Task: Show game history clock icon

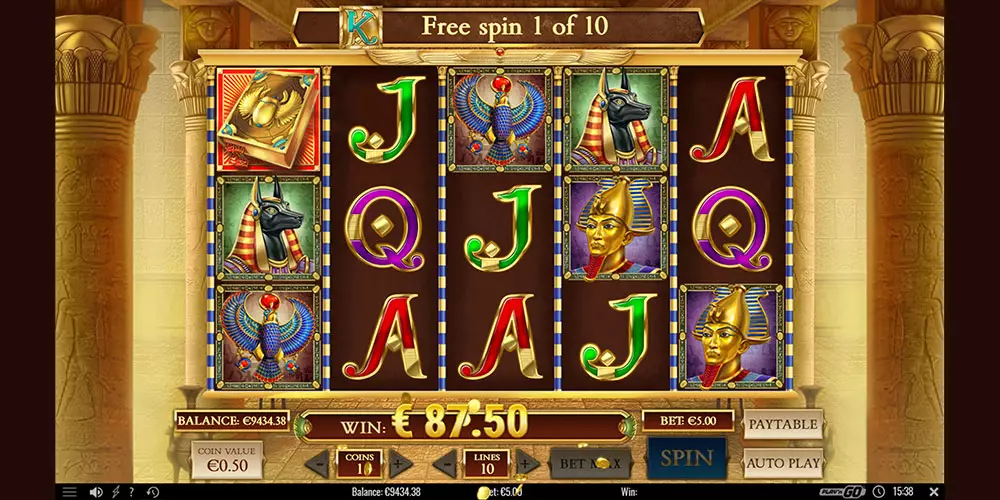Action: (x=152, y=492)
